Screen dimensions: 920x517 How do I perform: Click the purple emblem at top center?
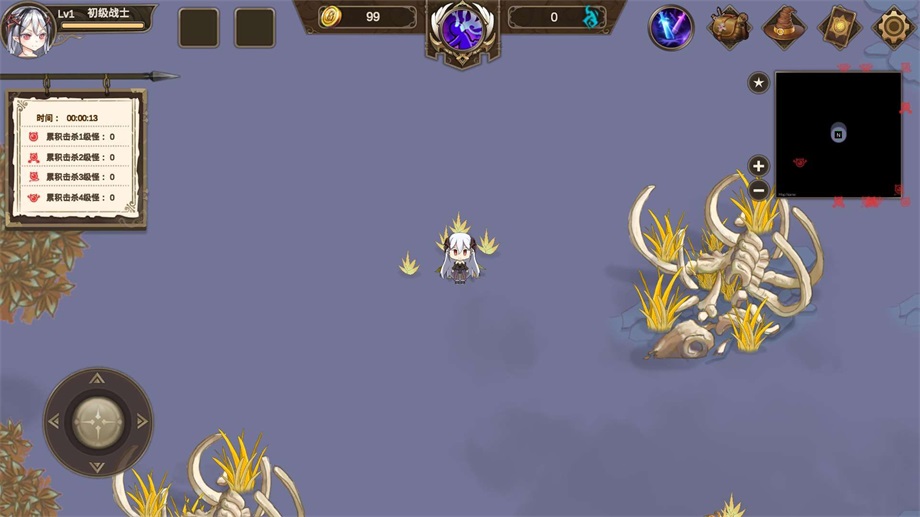coord(463,28)
